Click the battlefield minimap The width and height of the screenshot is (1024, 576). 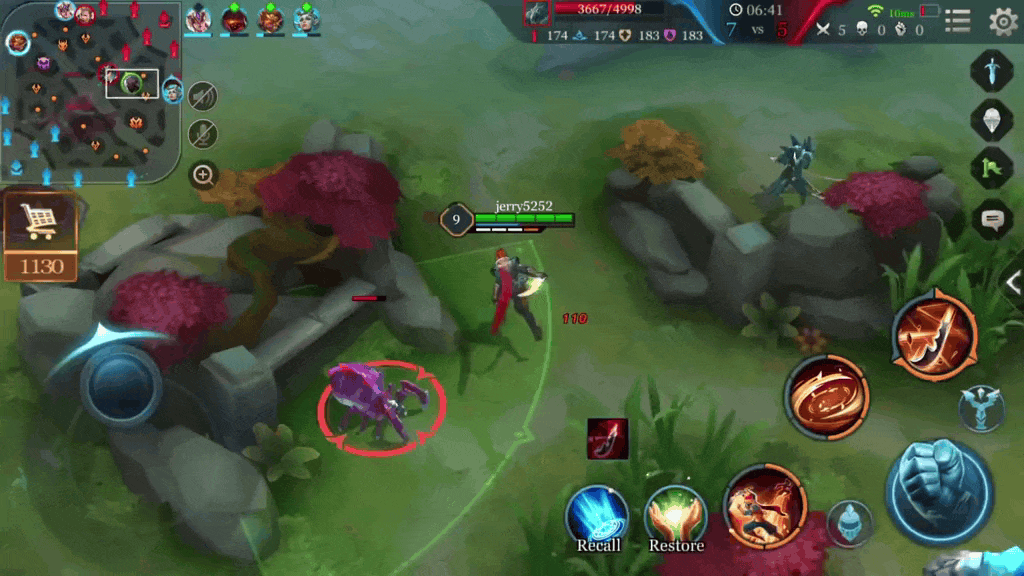92,92
